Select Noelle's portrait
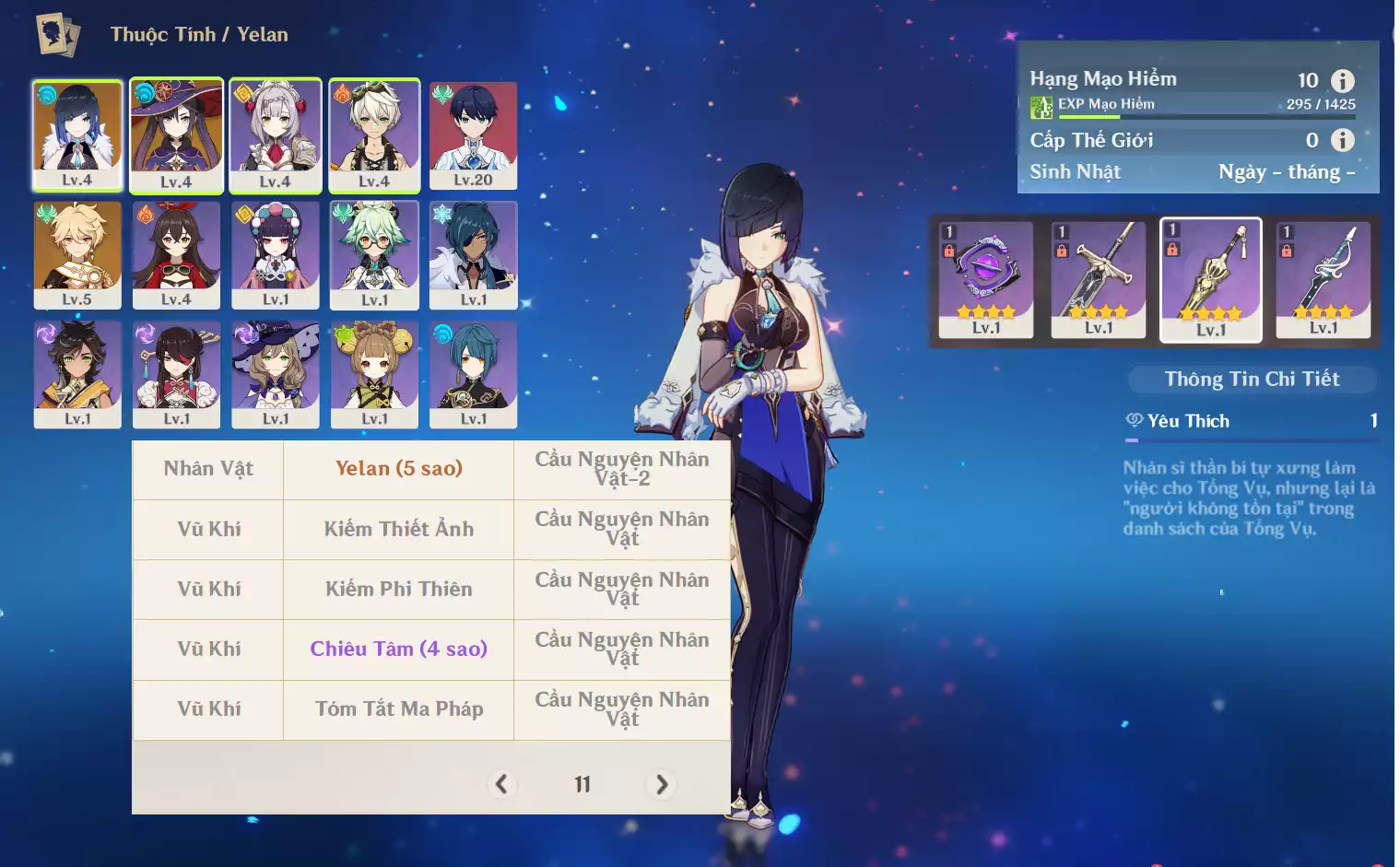Screen dimensions: 1400x867 coord(276,135)
